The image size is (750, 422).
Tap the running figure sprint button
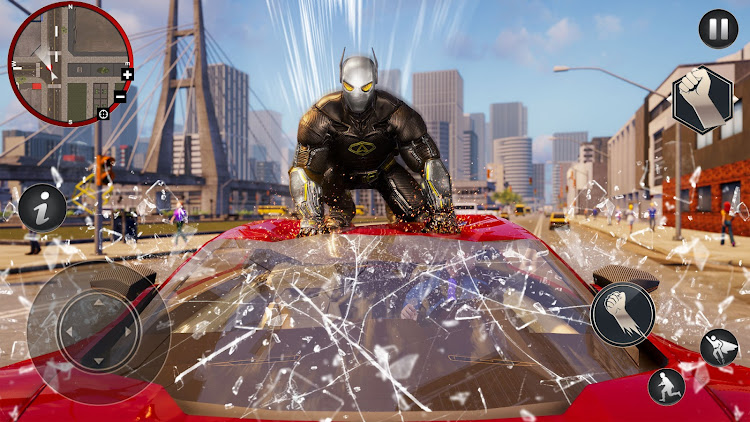click(666, 386)
